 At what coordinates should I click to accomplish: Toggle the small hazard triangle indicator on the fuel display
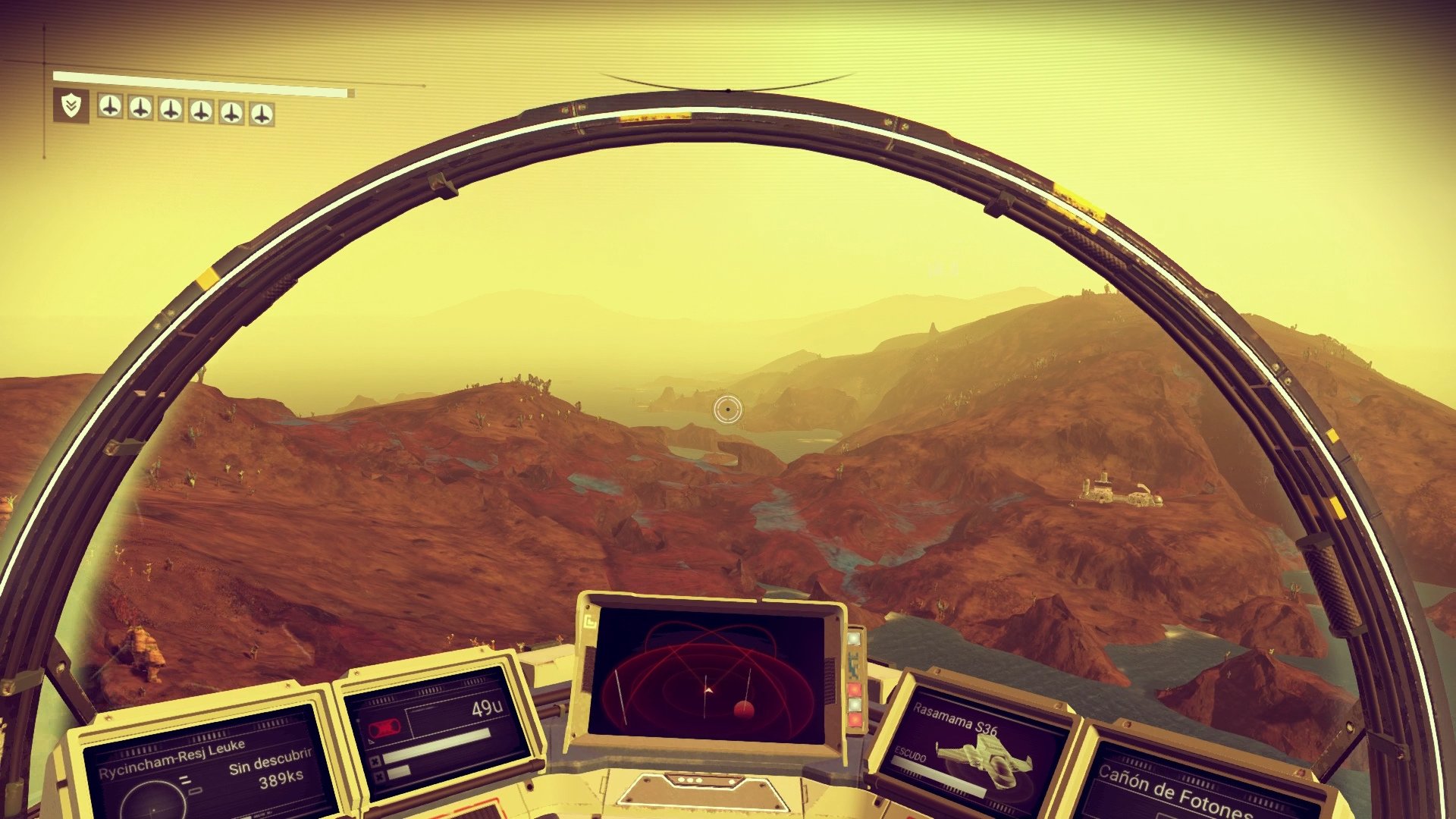(x=371, y=741)
